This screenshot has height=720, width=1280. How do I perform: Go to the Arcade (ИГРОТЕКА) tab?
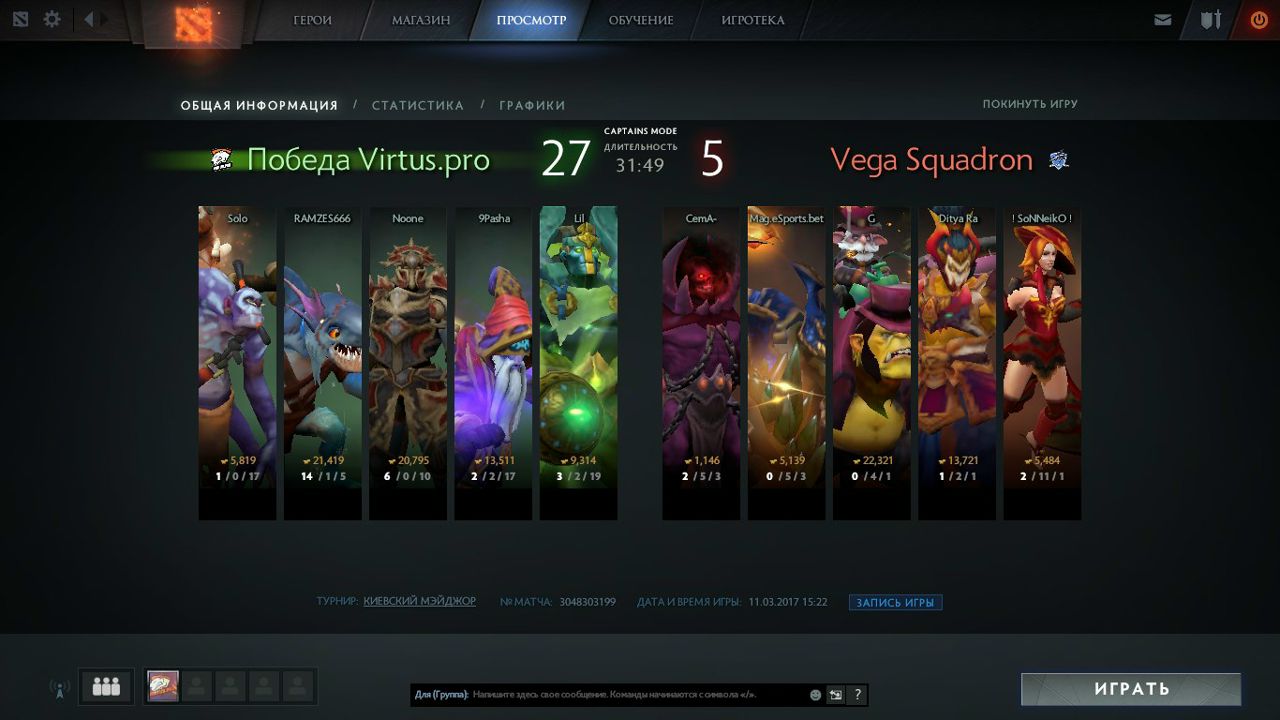753,20
